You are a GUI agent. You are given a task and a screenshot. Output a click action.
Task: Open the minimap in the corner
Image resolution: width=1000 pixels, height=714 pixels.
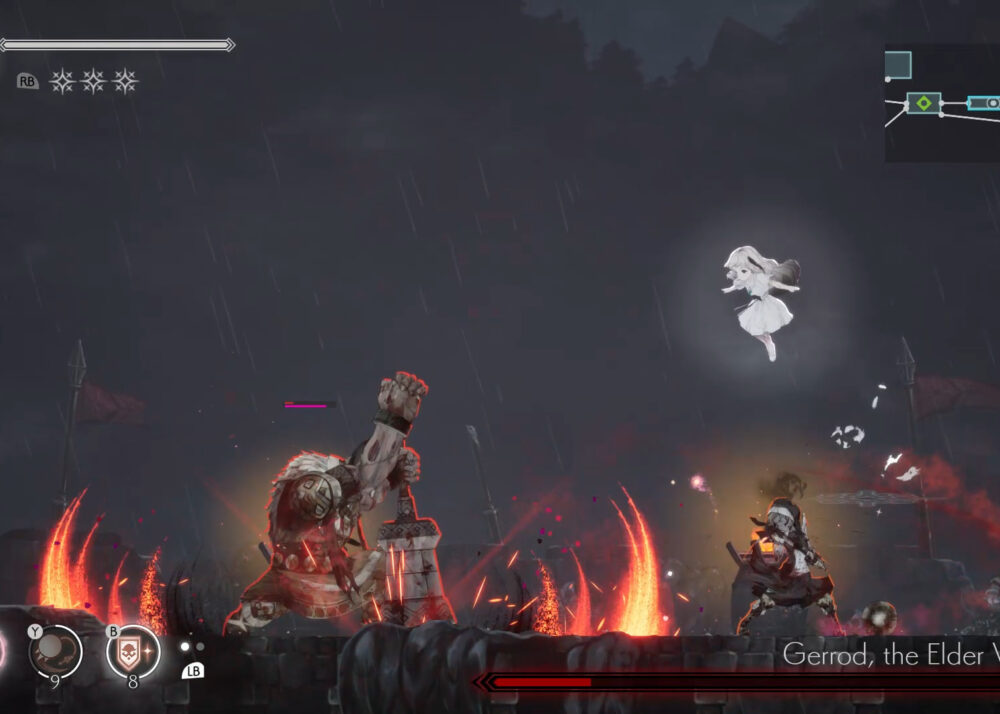pyautogui.click(x=941, y=103)
